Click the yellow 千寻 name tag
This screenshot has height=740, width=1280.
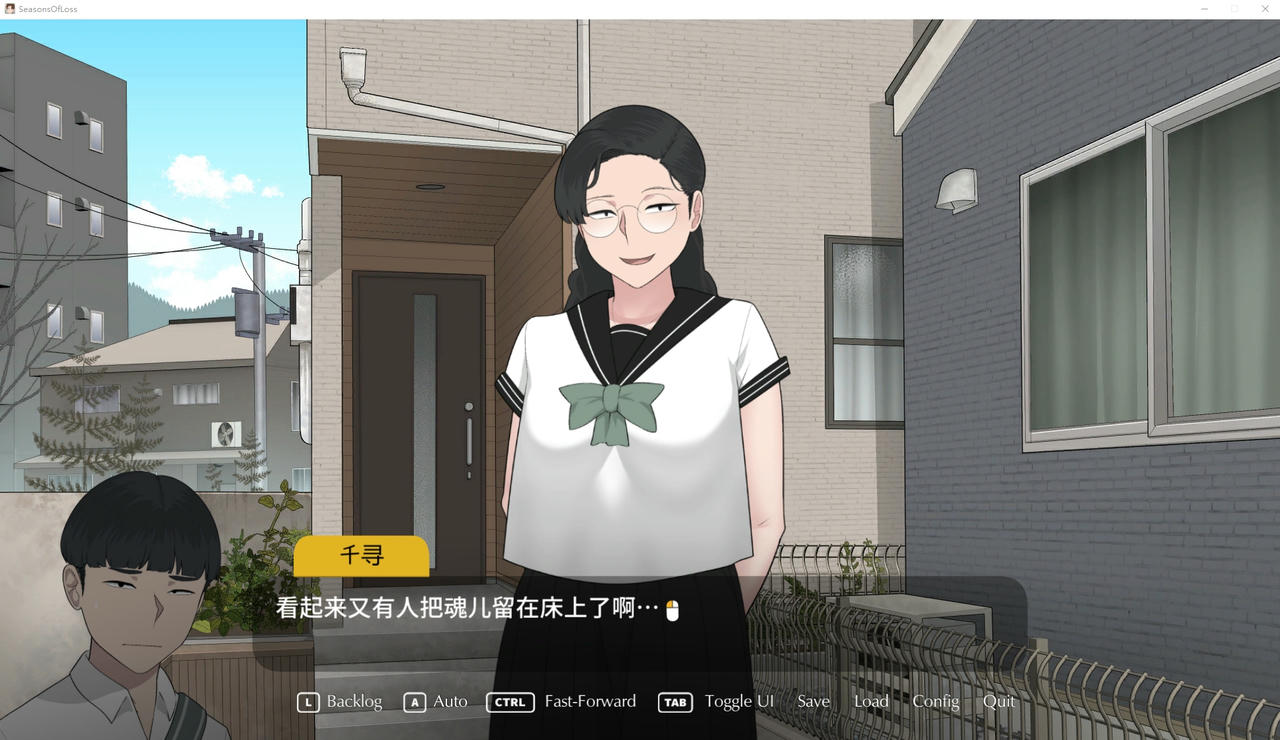click(361, 557)
